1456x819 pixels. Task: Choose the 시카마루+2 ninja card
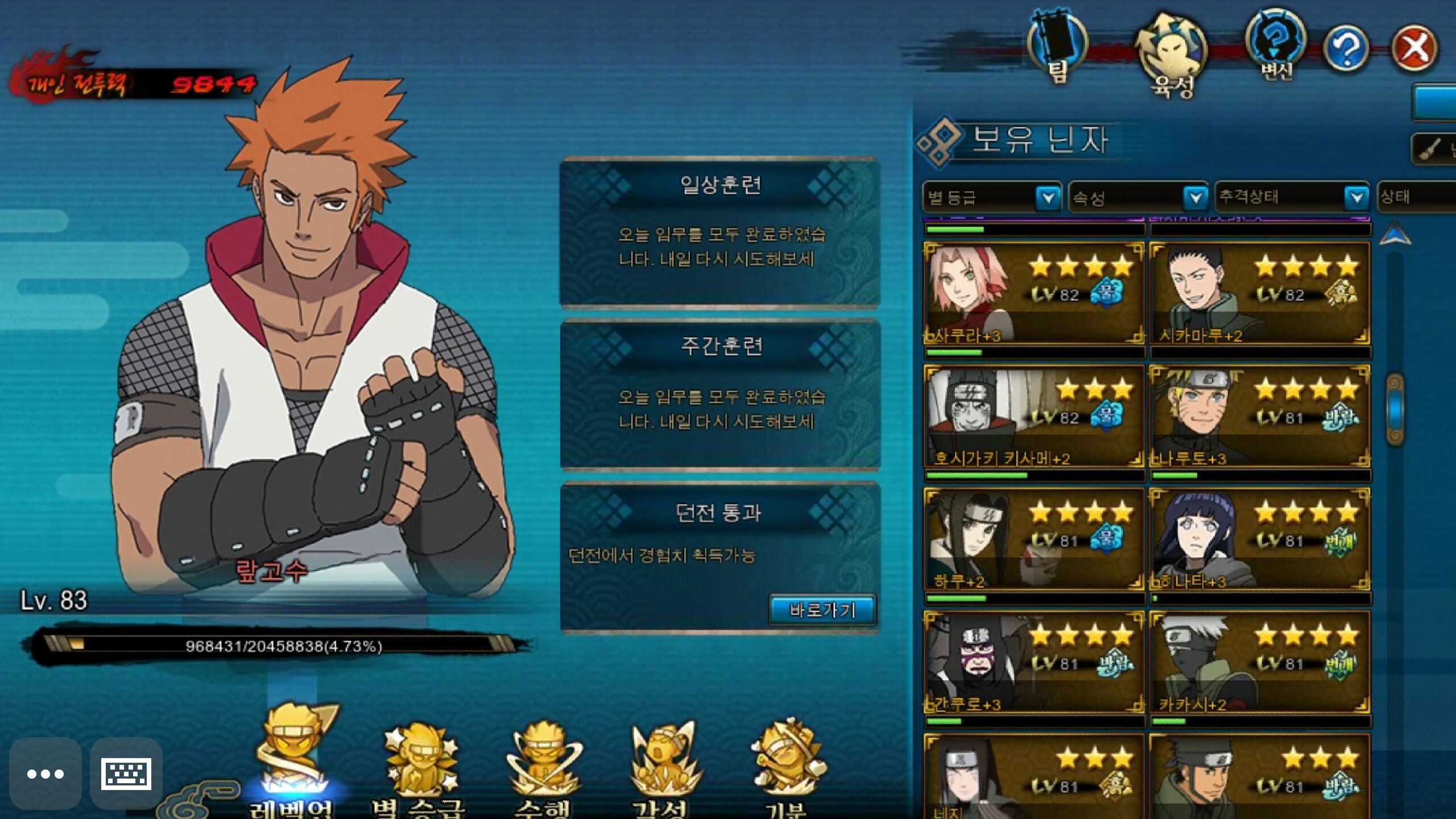coord(1259,293)
